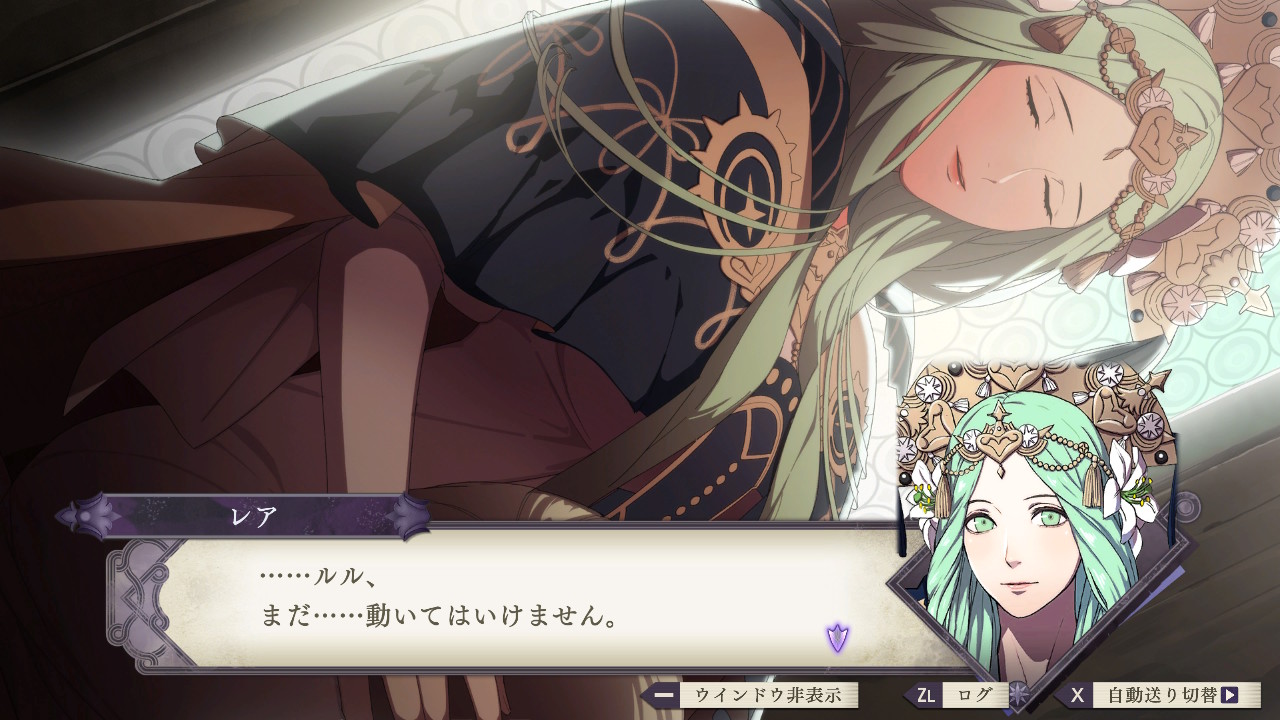Hide the dialogue window (ウインドウ非表示)
1280x720 pixels.
tap(761, 695)
